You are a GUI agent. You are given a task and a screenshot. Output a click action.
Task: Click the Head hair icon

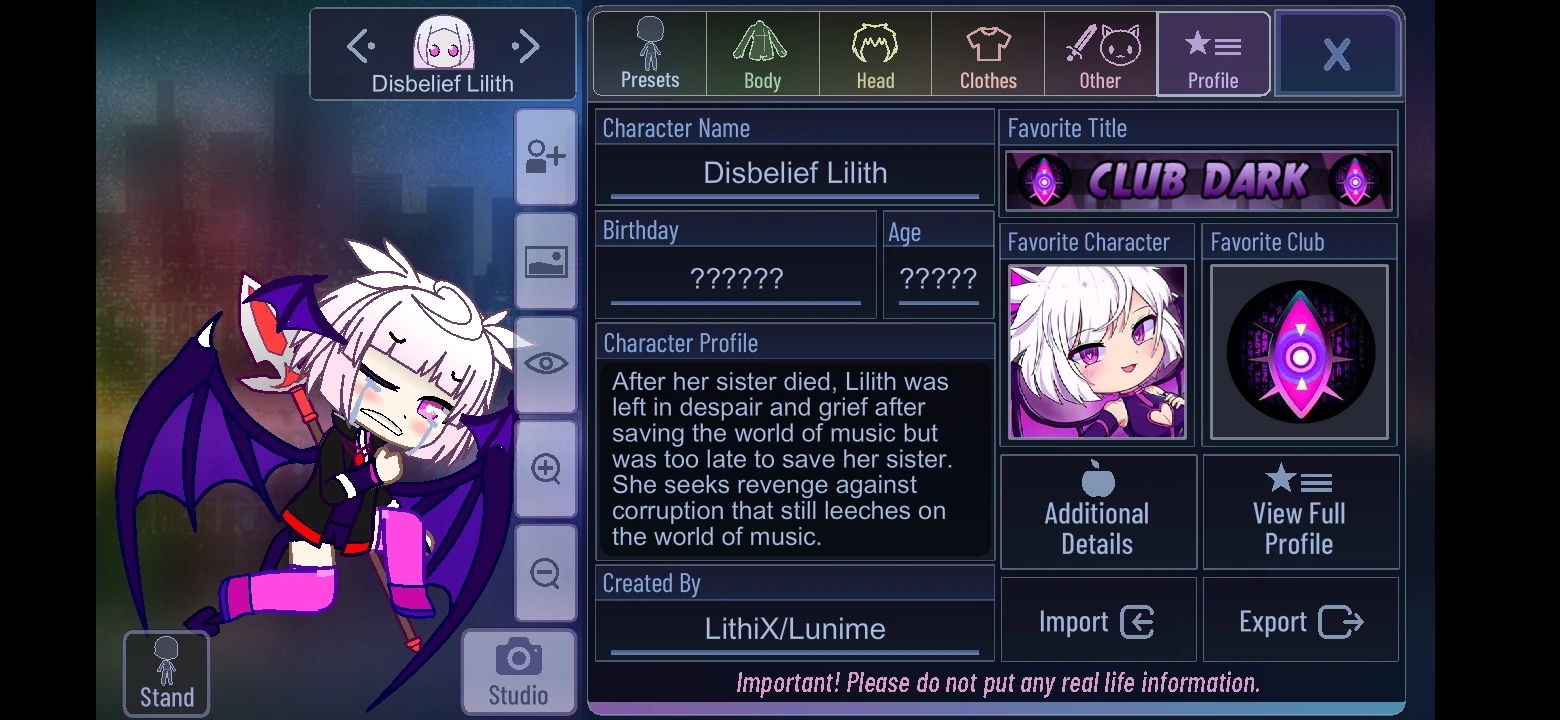point(874,50)
